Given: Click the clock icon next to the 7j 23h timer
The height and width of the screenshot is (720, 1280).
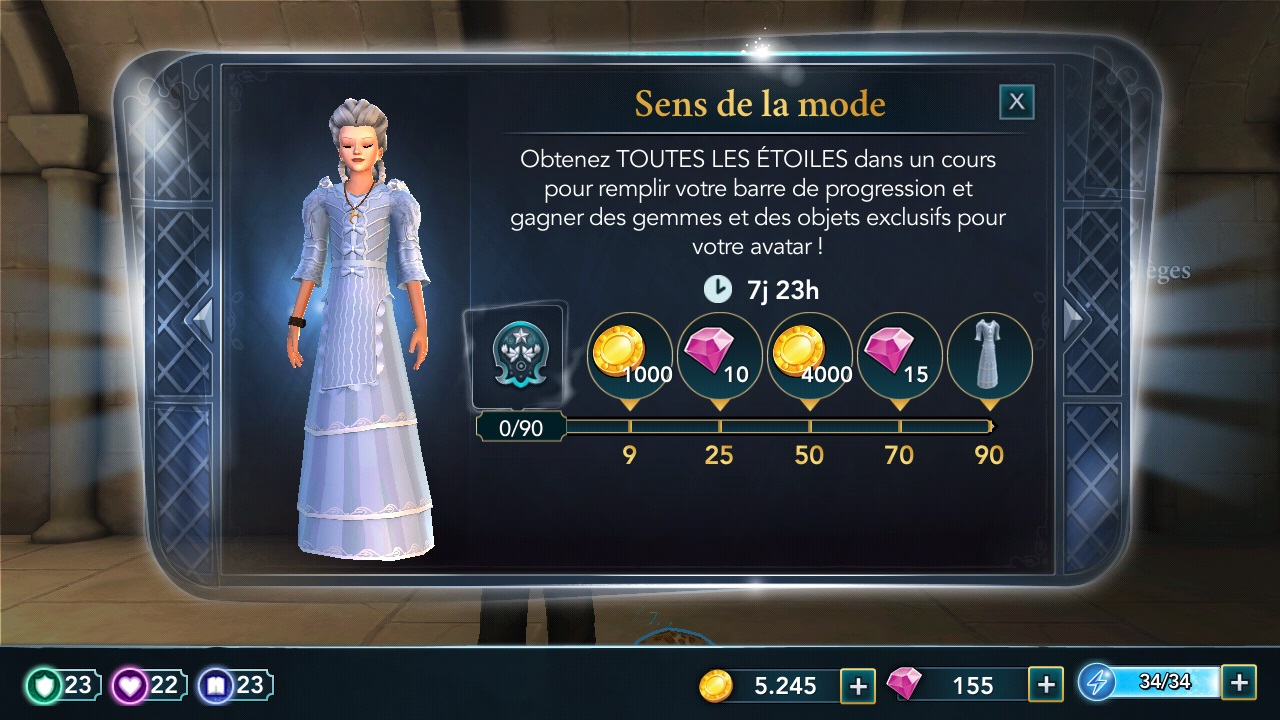Looking at the screenshot, I should (716, 289).
